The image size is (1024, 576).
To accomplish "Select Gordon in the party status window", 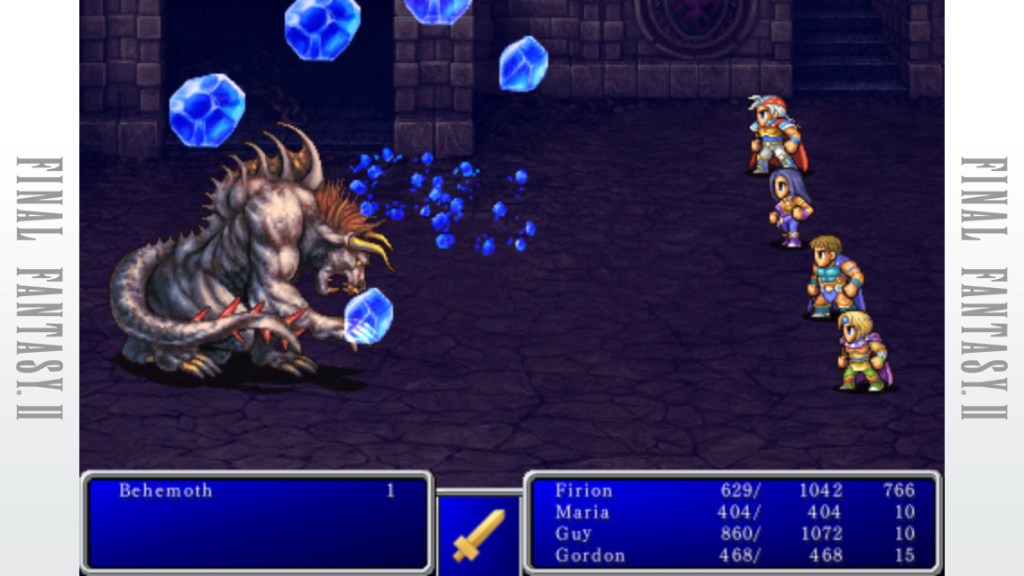I will point(590,555).
